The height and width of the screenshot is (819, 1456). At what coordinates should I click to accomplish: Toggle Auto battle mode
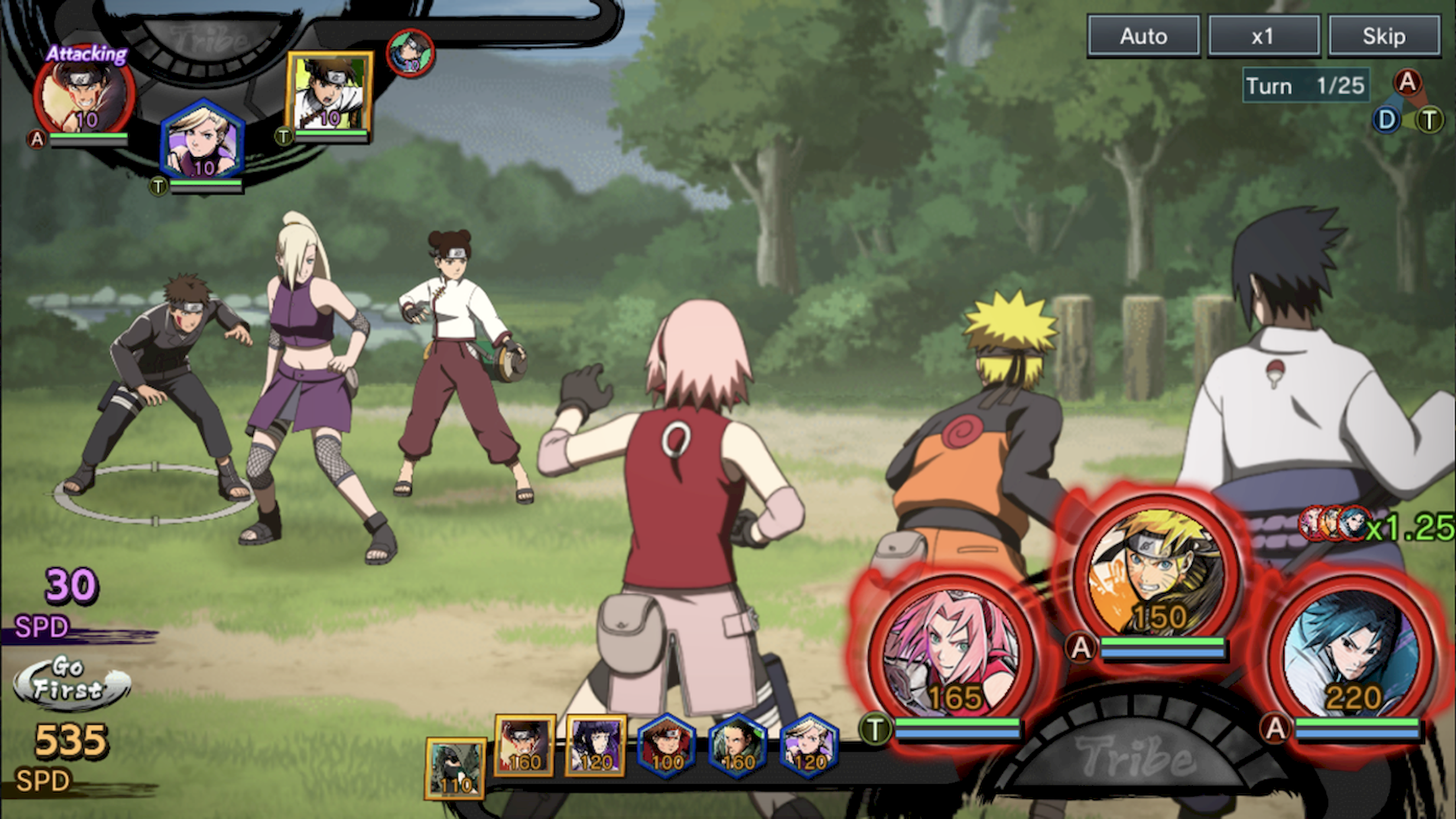1144,36
